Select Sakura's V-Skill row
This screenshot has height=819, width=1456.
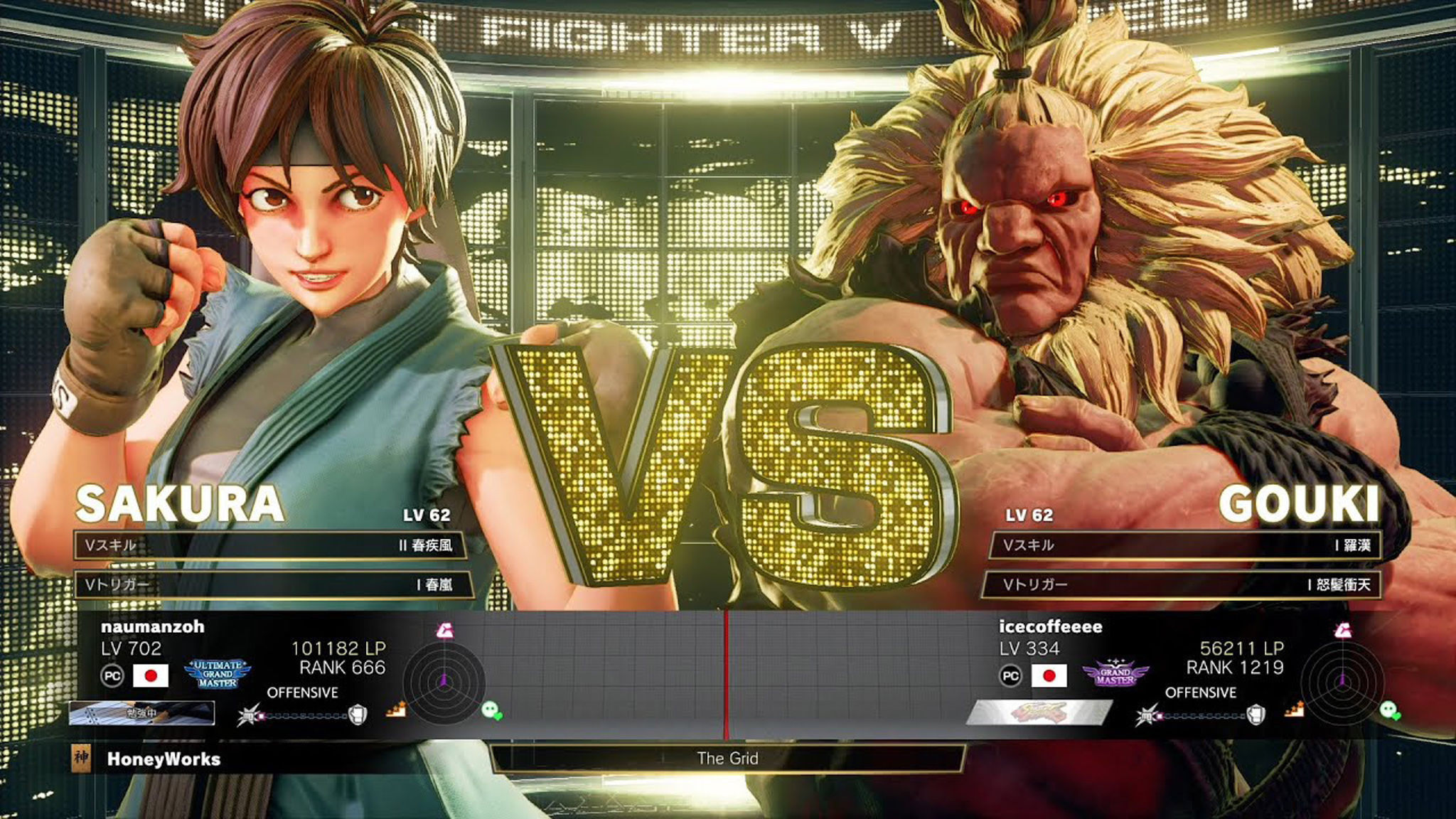[x=270, y=546]
